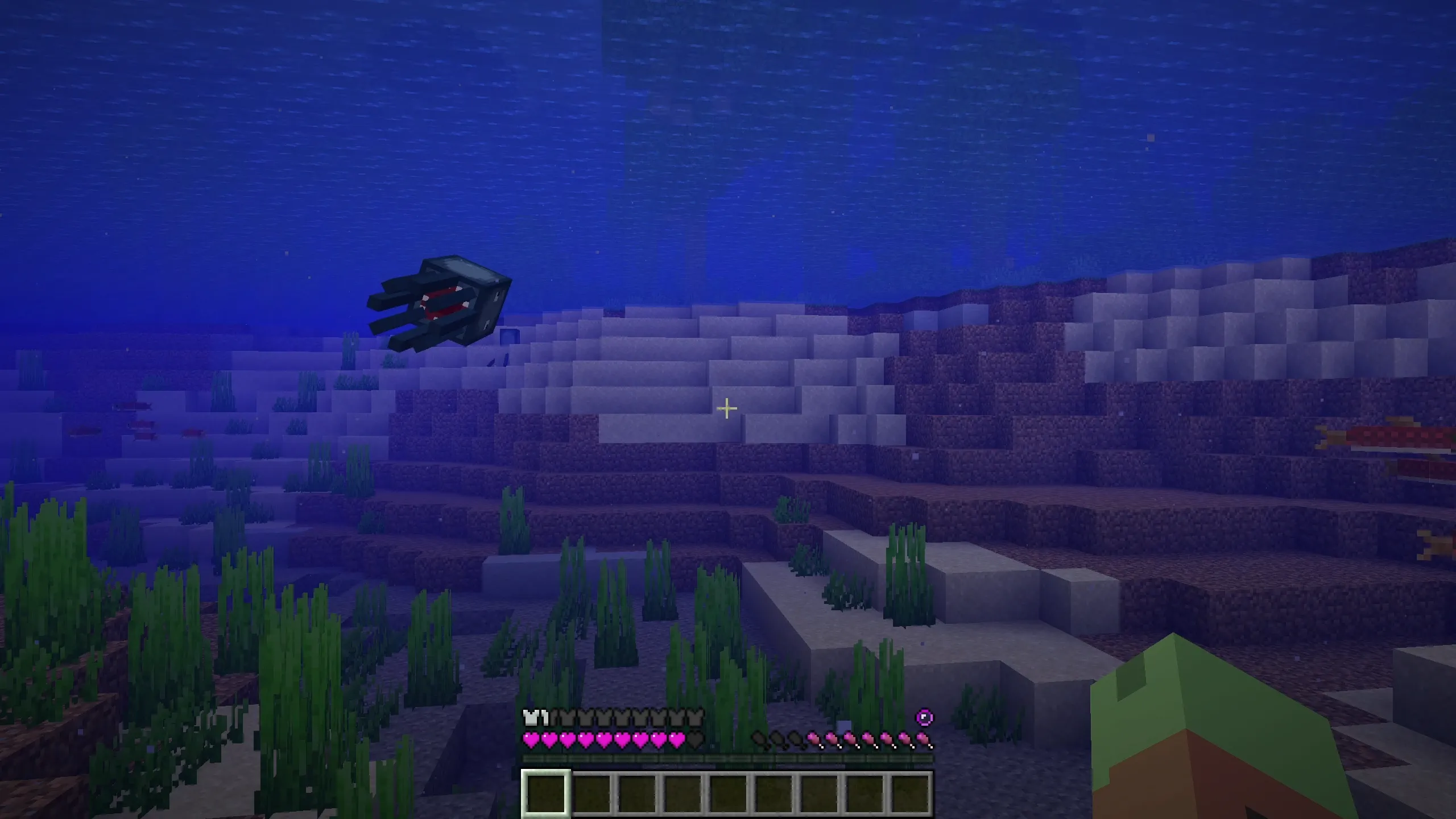This screenshot has height=819, width=1456.
Task: Click the crosshair at screen center
Action: click(x=727, y=408)
